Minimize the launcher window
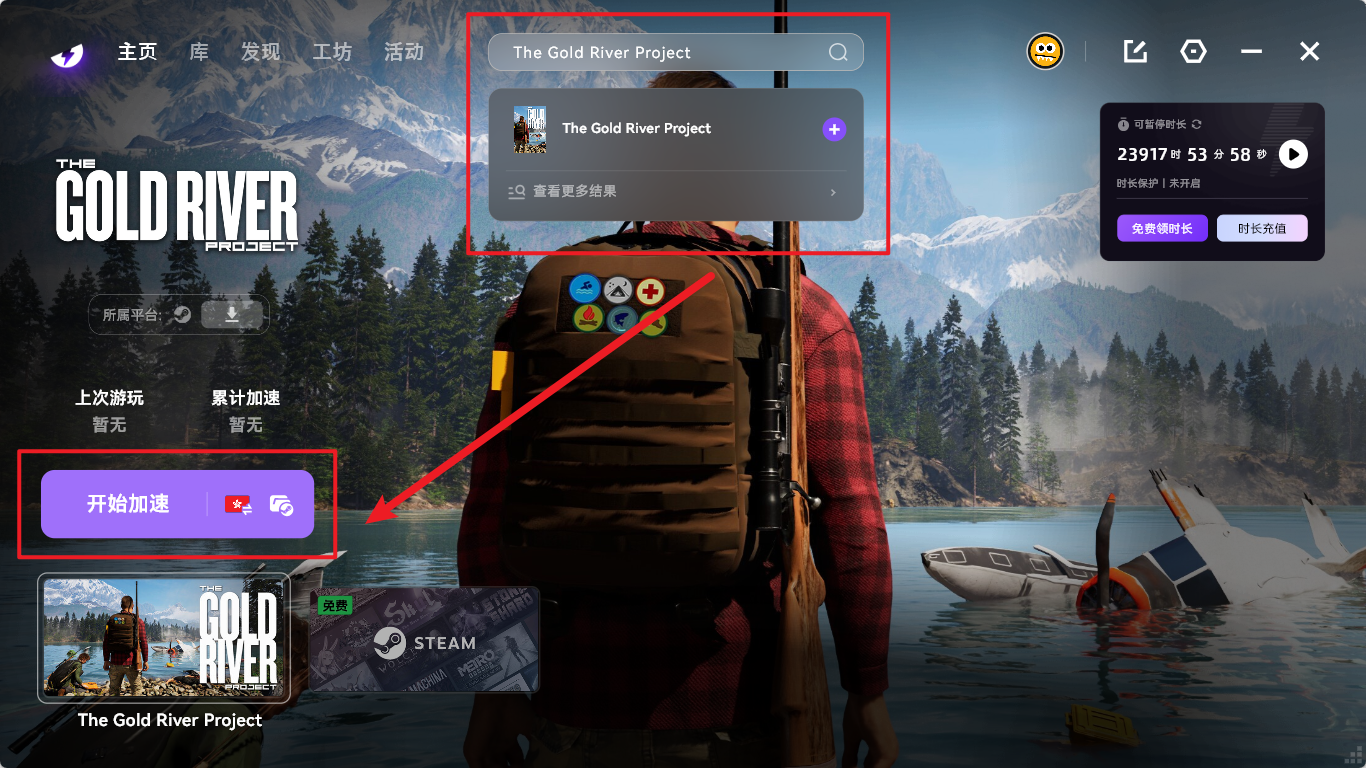 [1251, 52]
